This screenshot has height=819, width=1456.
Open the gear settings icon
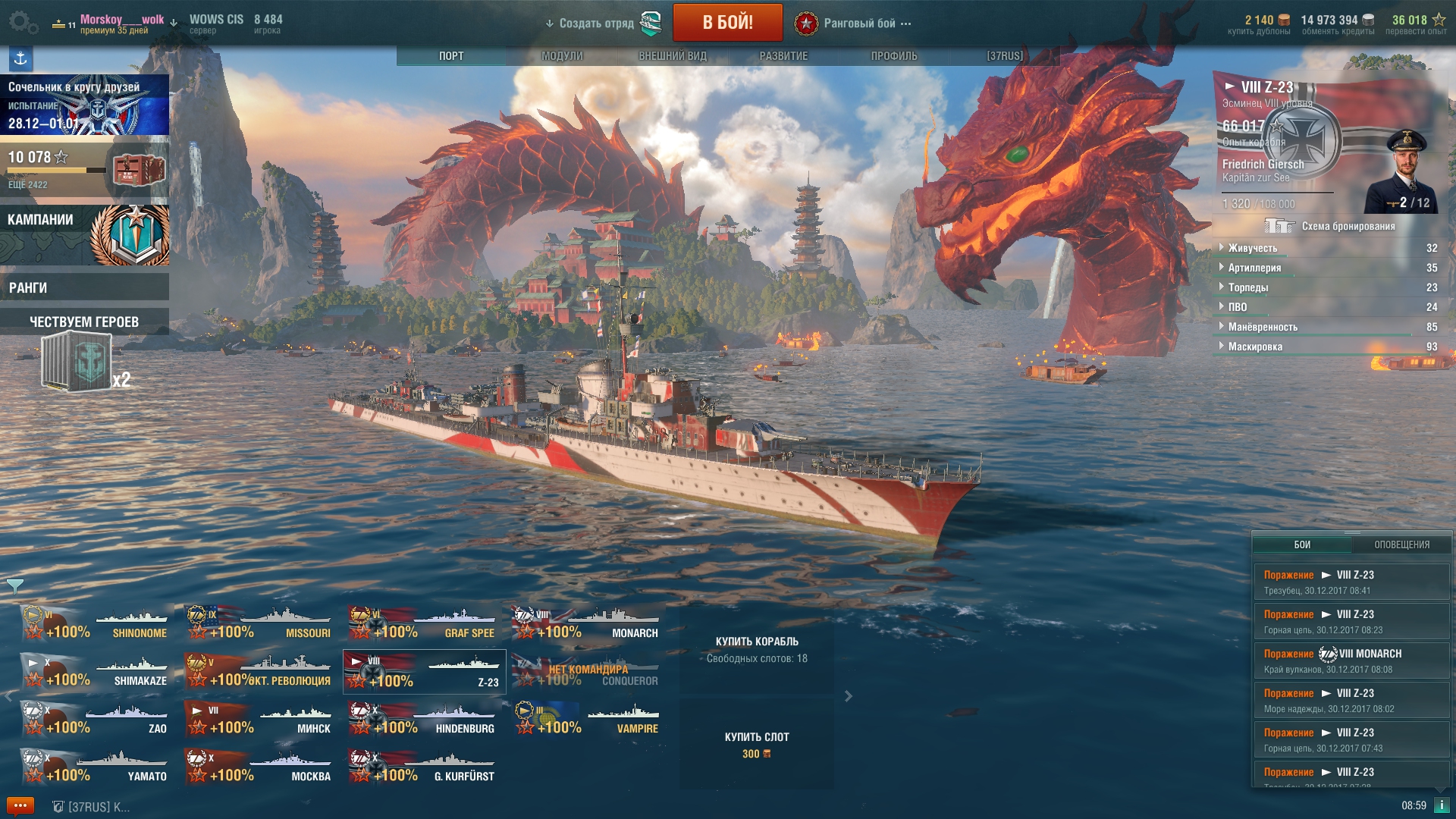23,22
